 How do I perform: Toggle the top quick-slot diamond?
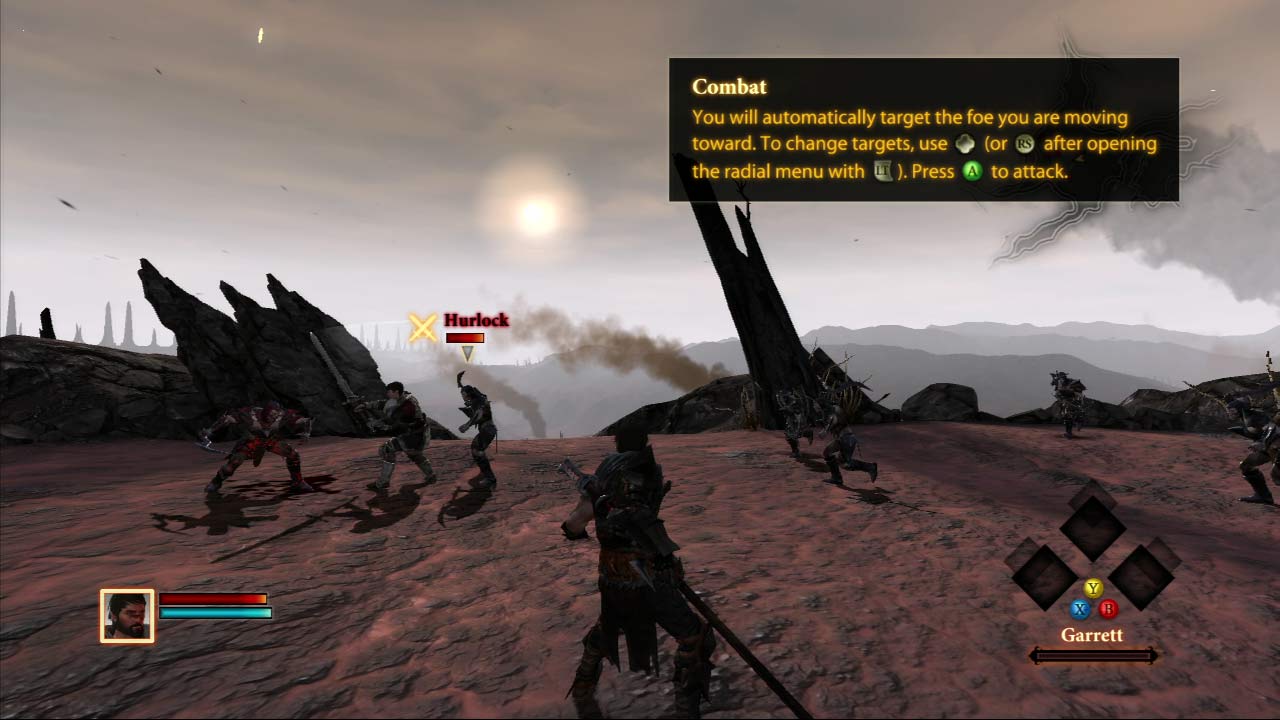tap(1093, 525)
